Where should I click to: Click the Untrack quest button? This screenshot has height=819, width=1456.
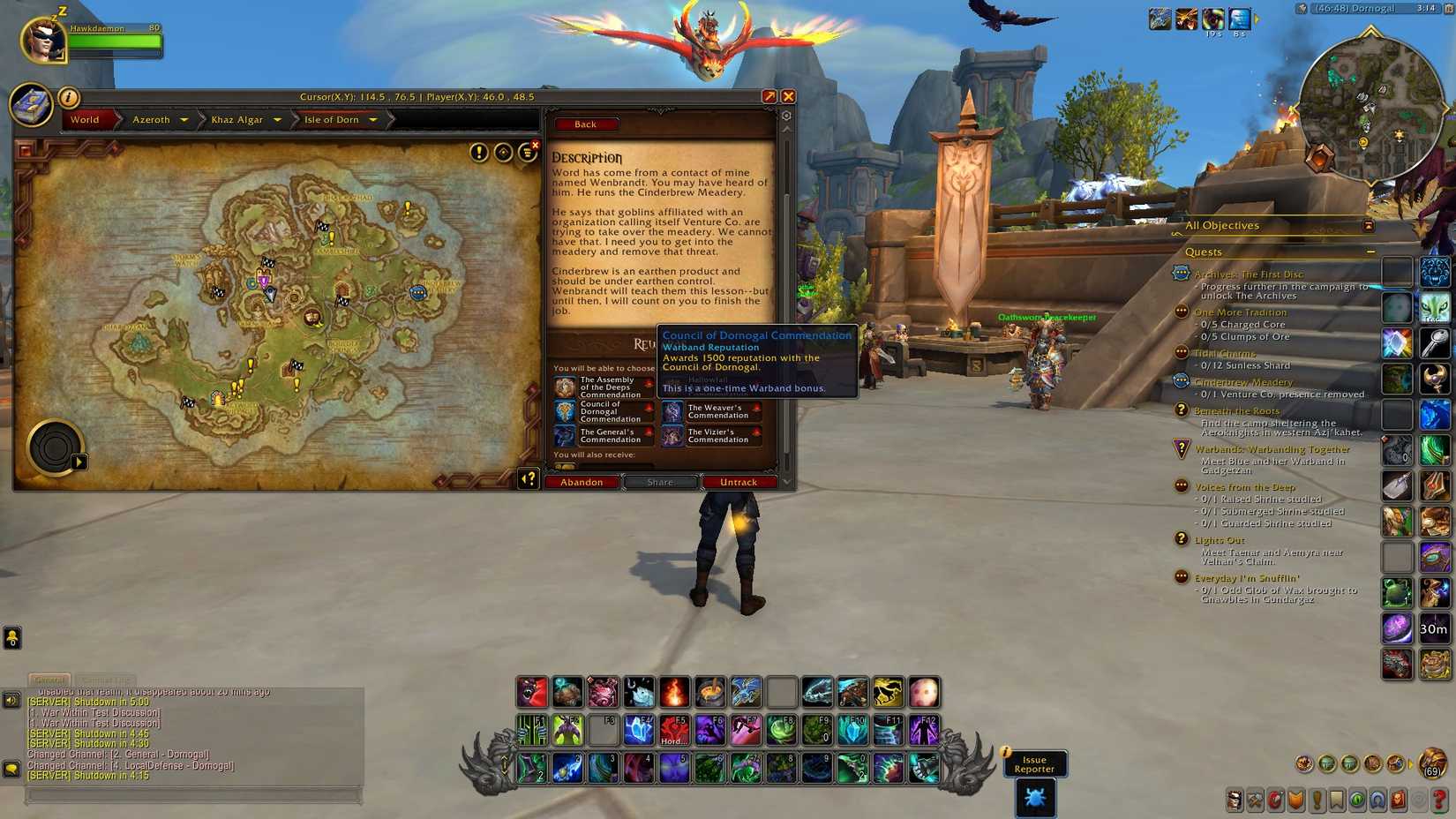pyautogui.click(x=739, y=482)
